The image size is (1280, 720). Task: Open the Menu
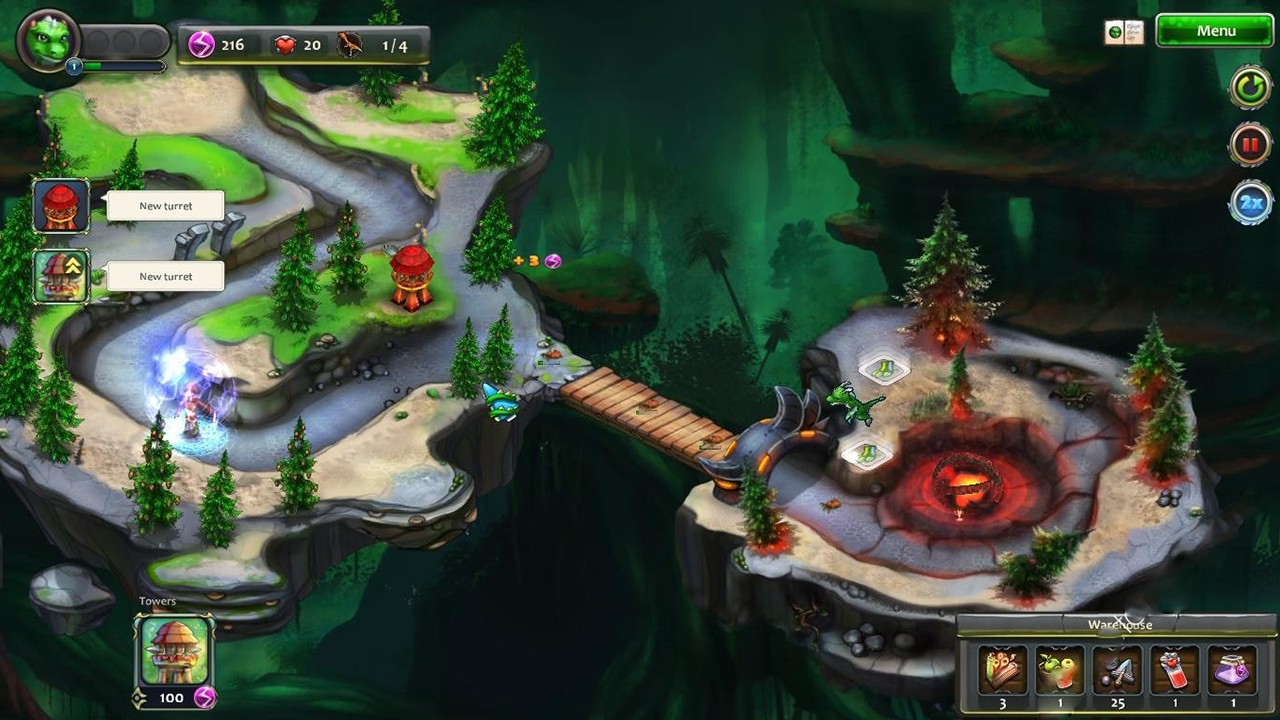[x=1215, y=31]
